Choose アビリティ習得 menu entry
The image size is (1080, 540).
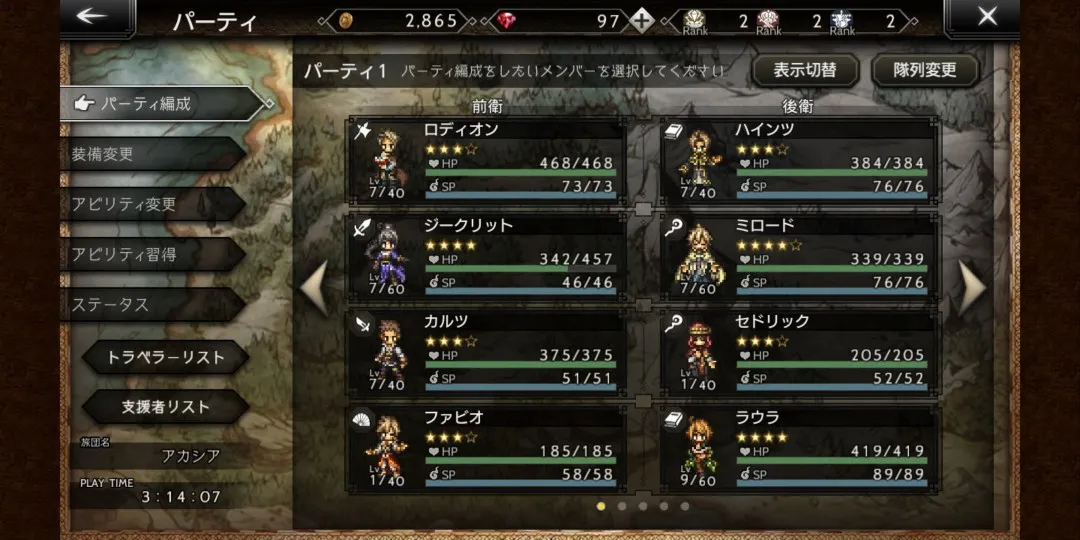(150, 254)
